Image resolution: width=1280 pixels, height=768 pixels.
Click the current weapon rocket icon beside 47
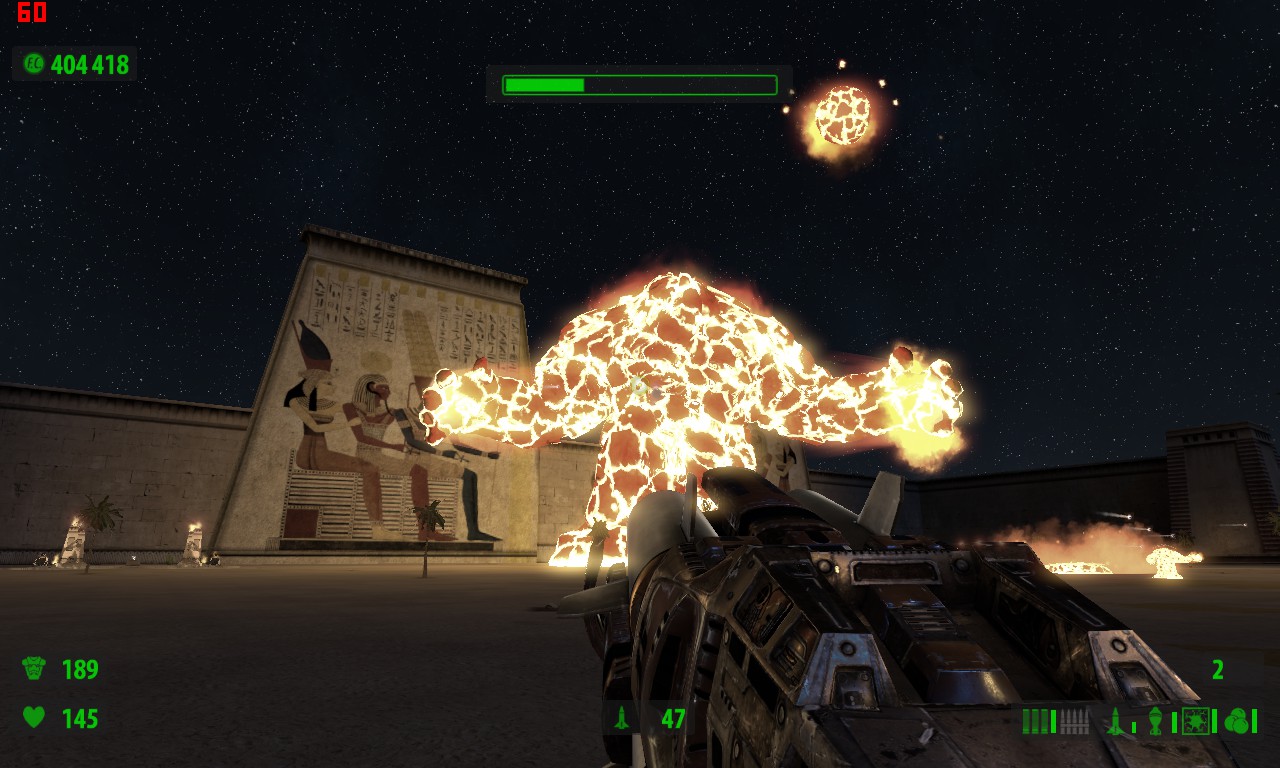tap(621, 717)
